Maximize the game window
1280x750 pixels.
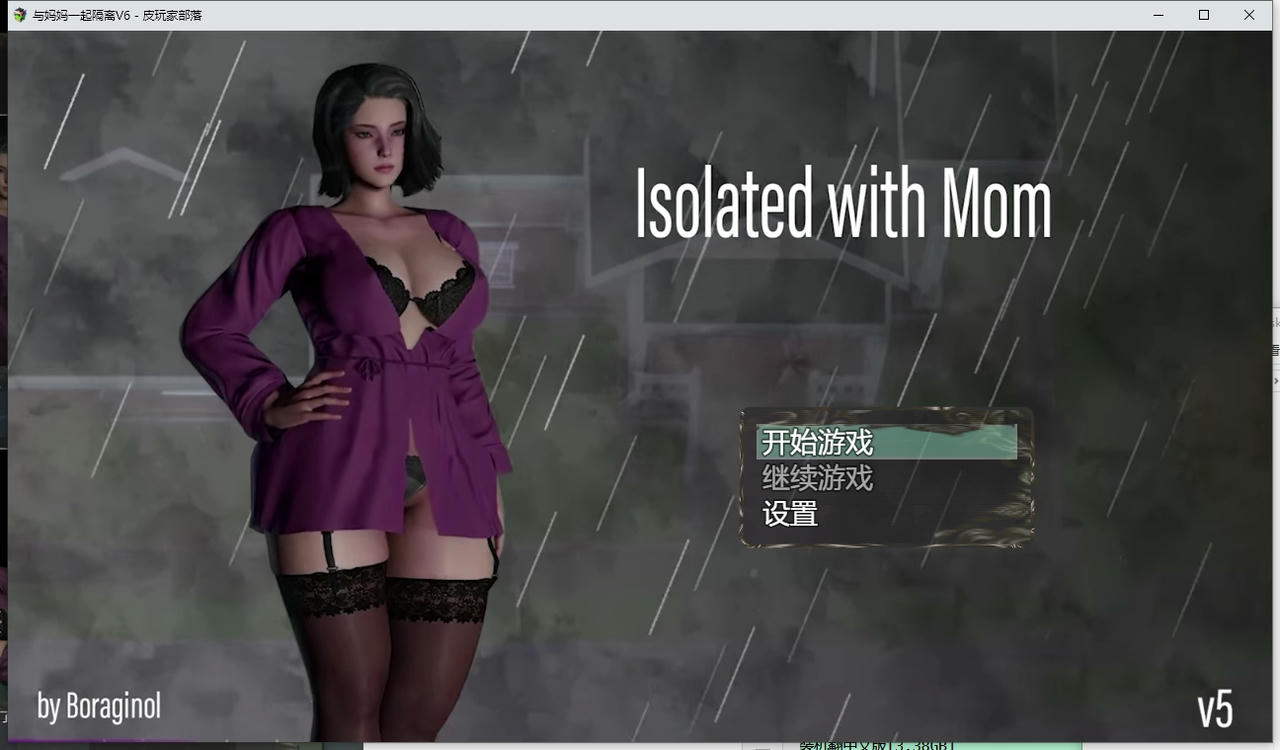coord(1203,15)
